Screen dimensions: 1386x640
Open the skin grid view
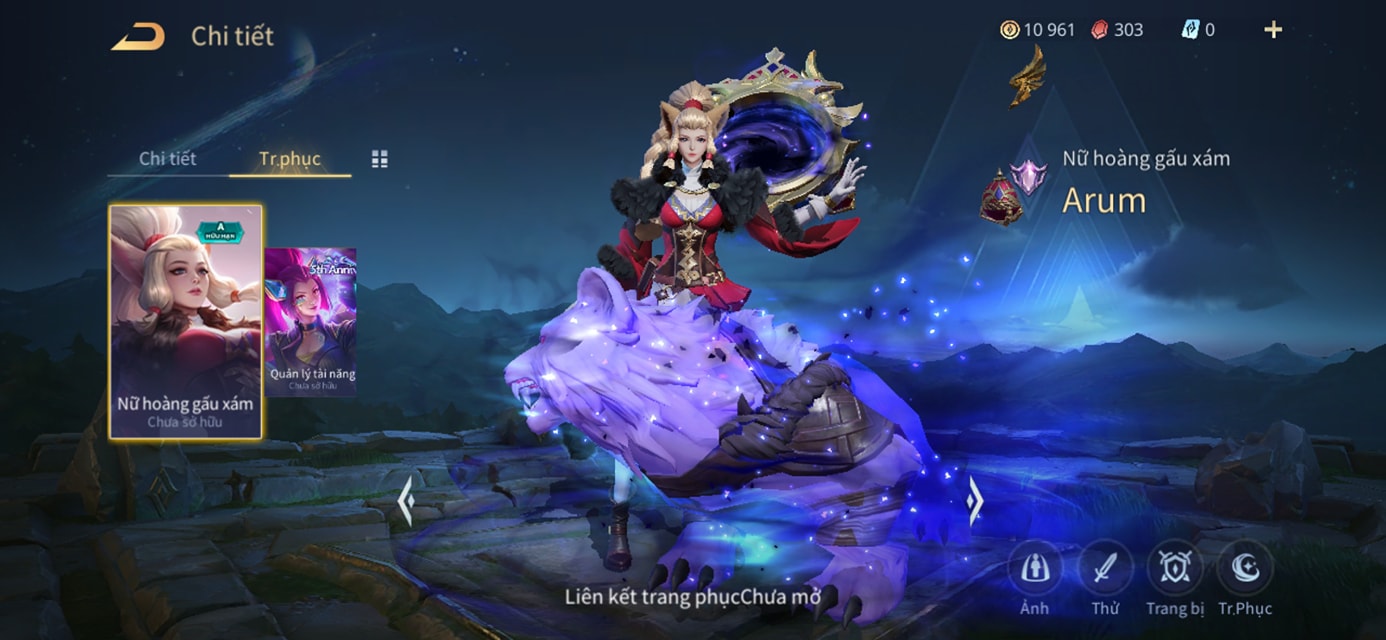(x=380, y=159)
